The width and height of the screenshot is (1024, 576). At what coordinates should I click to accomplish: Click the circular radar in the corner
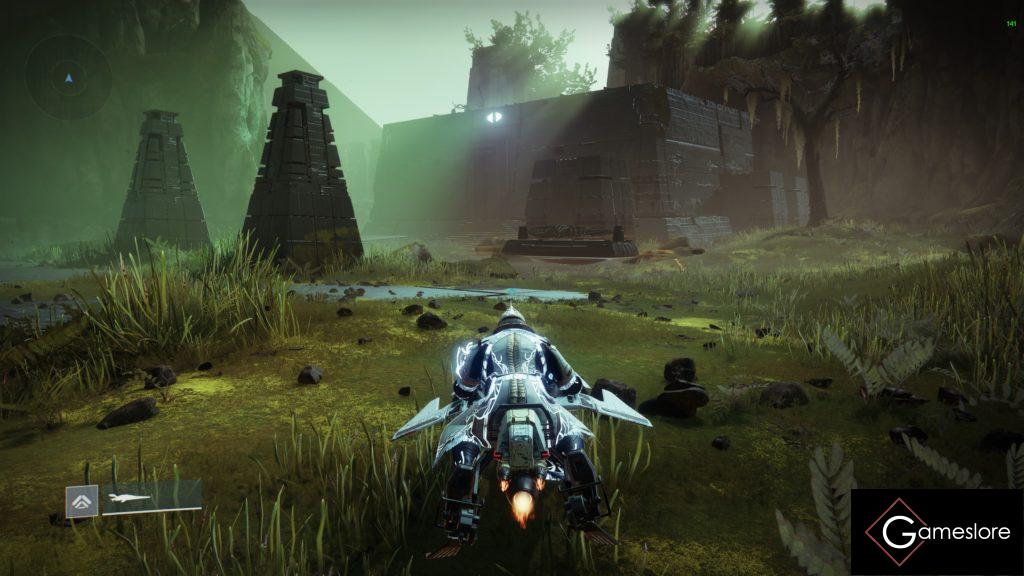click(x=68, y=77)
